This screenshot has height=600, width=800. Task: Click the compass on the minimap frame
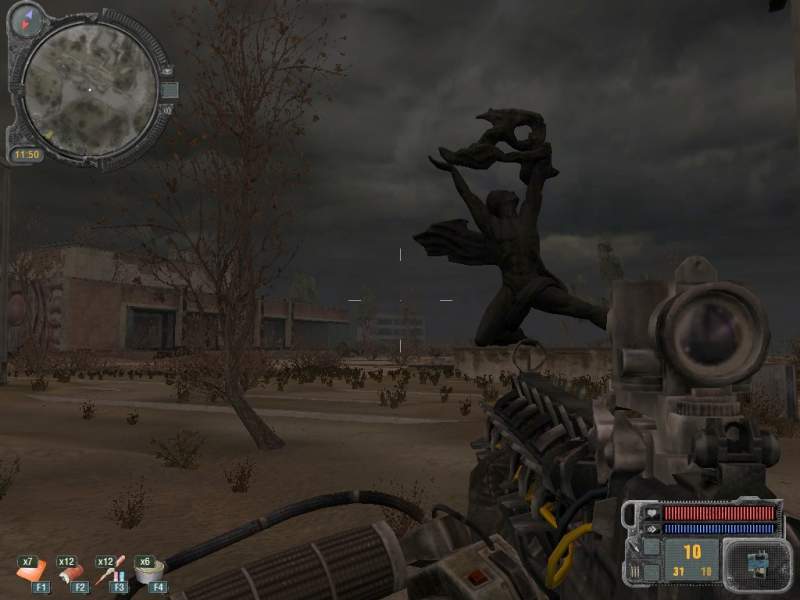pos(26,14)
